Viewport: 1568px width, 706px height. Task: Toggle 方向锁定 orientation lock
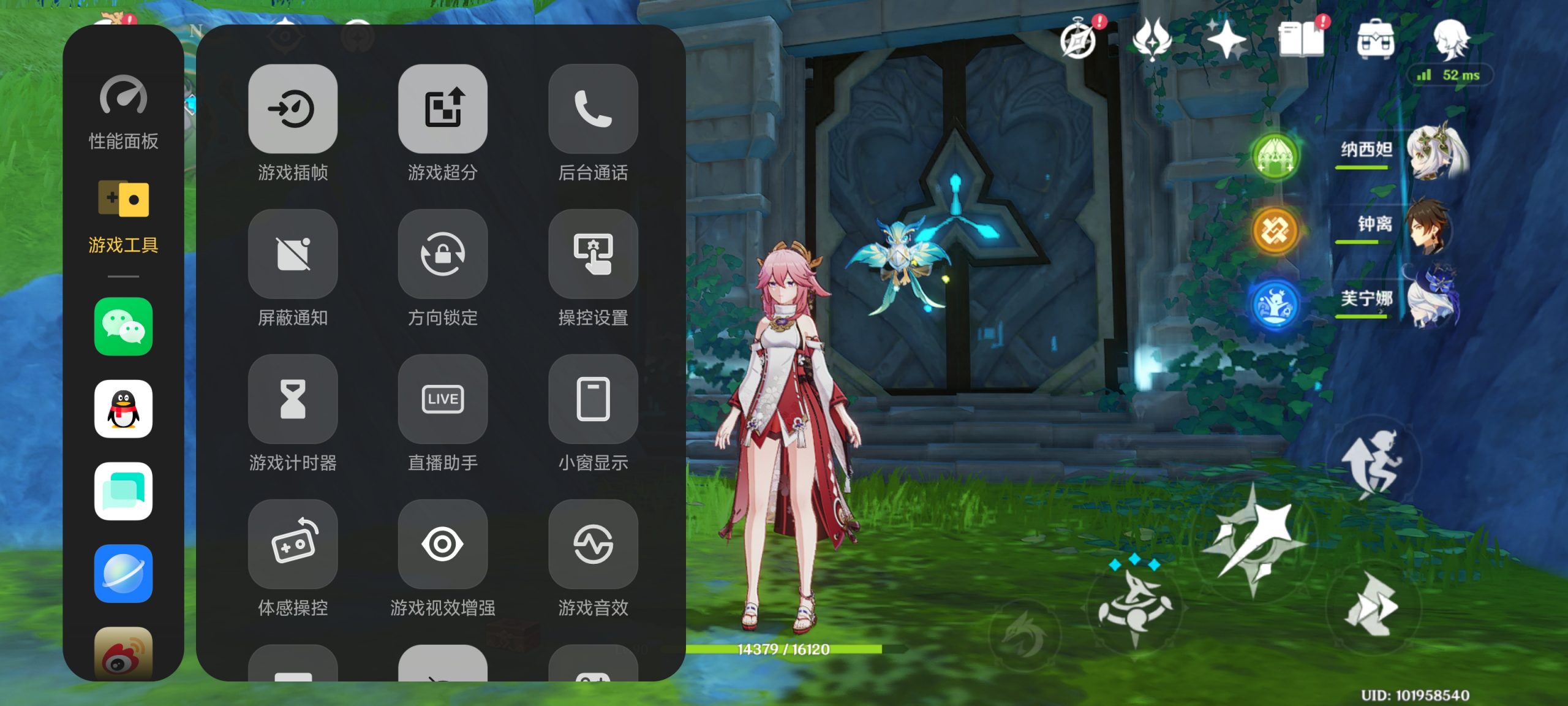[442, 254]
